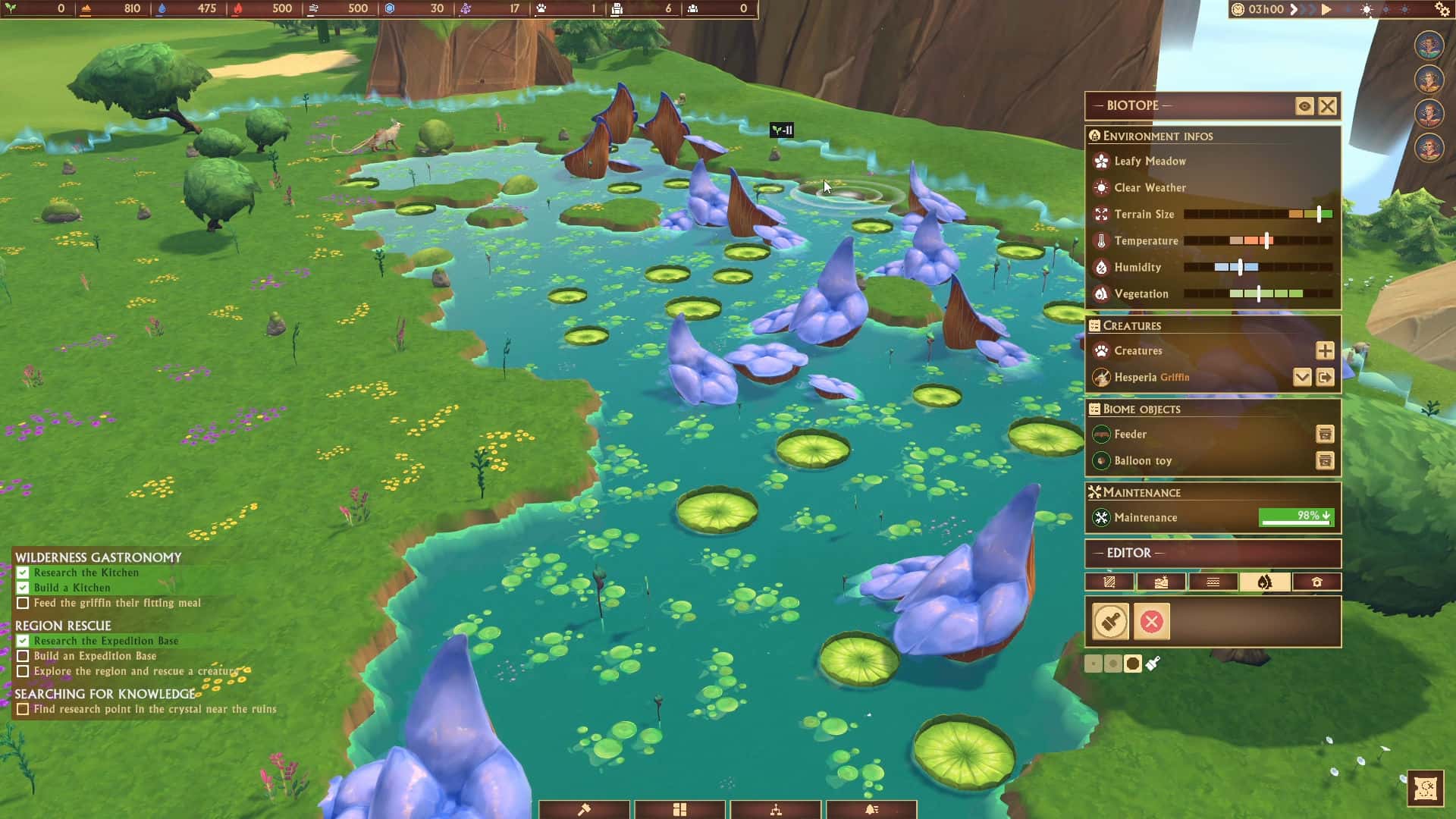The height and width of the screenshot is (819, 1456).
Task: Expand the Hesperia Griffin creature dropdown
Action: [x=1303, y=377]
